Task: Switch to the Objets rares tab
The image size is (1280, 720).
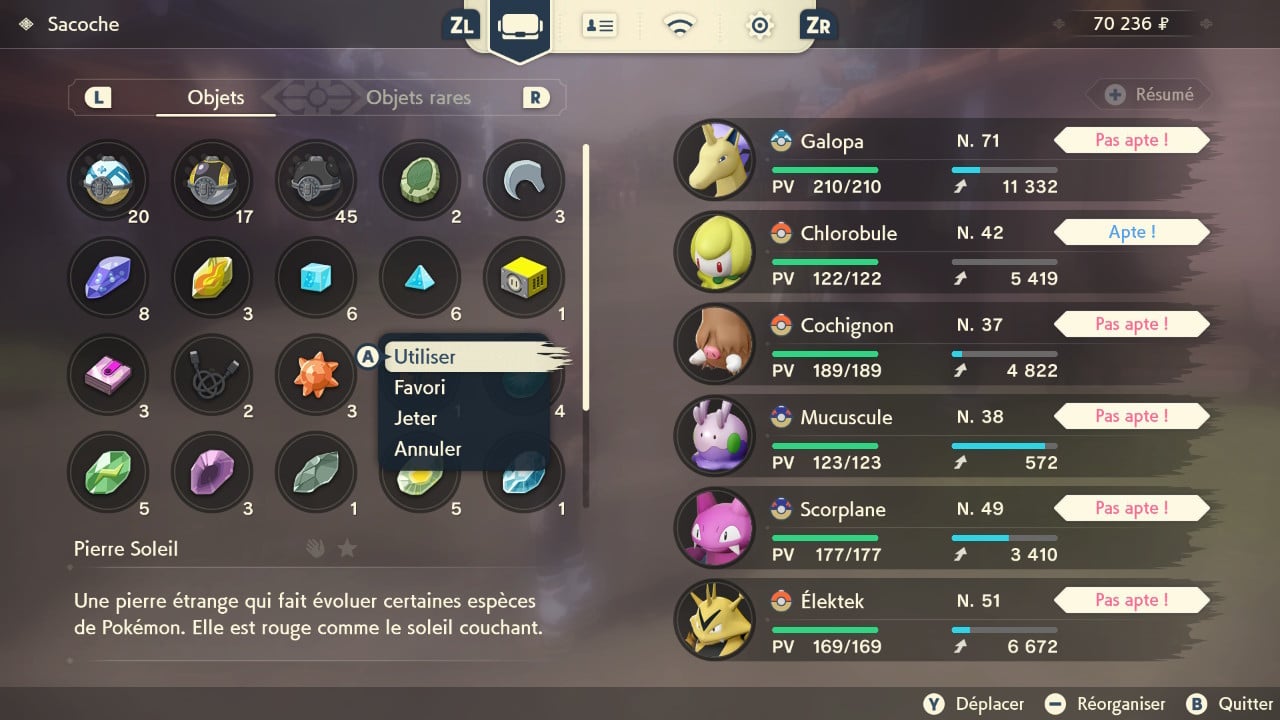Action: (x=418, y=98)
